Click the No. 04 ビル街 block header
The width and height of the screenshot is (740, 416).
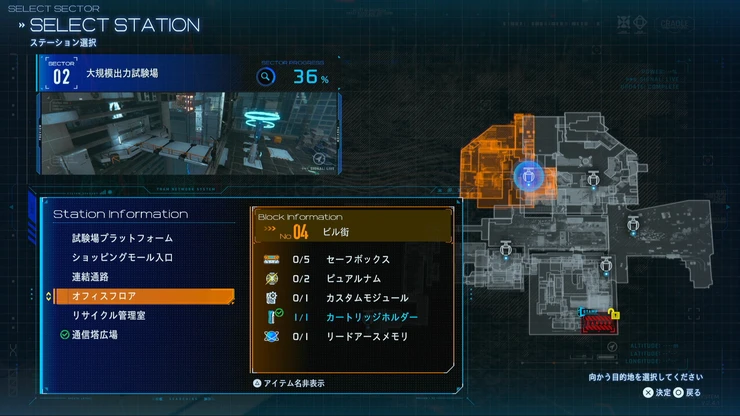pos(355,232)
